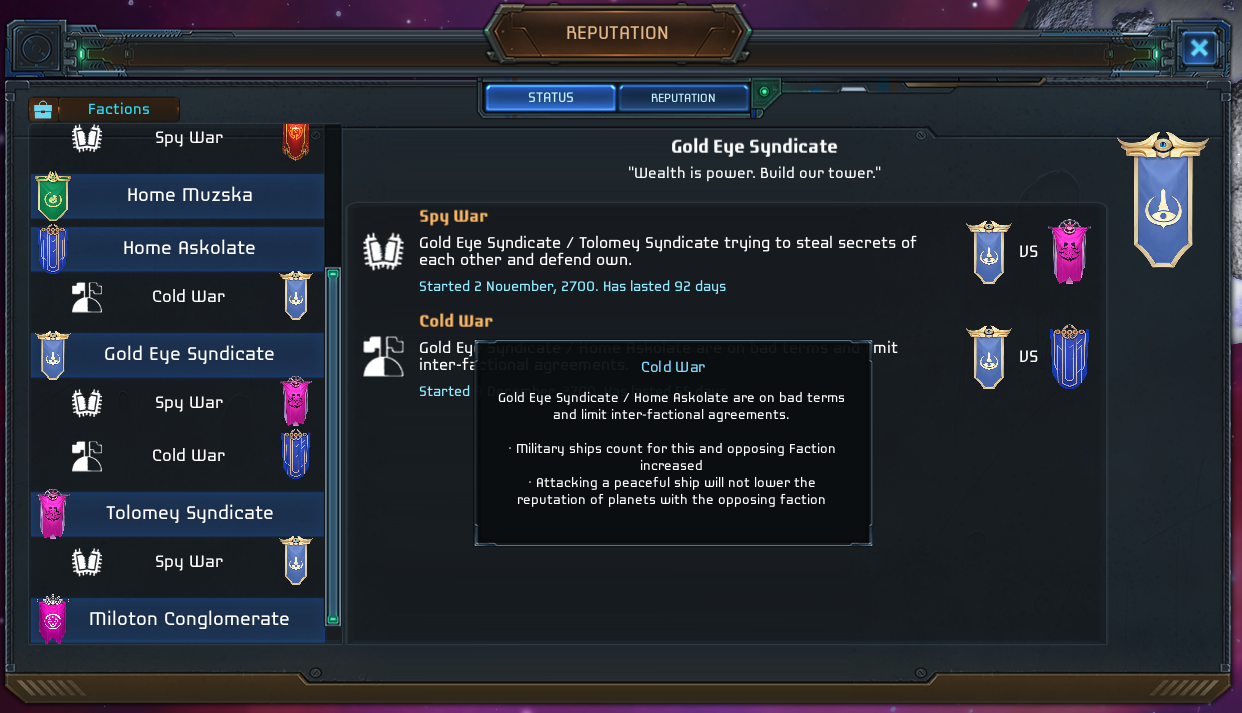Open Cold War entry under Home Askolate
Screen dimensions: 1242x713
coord(189,296)
